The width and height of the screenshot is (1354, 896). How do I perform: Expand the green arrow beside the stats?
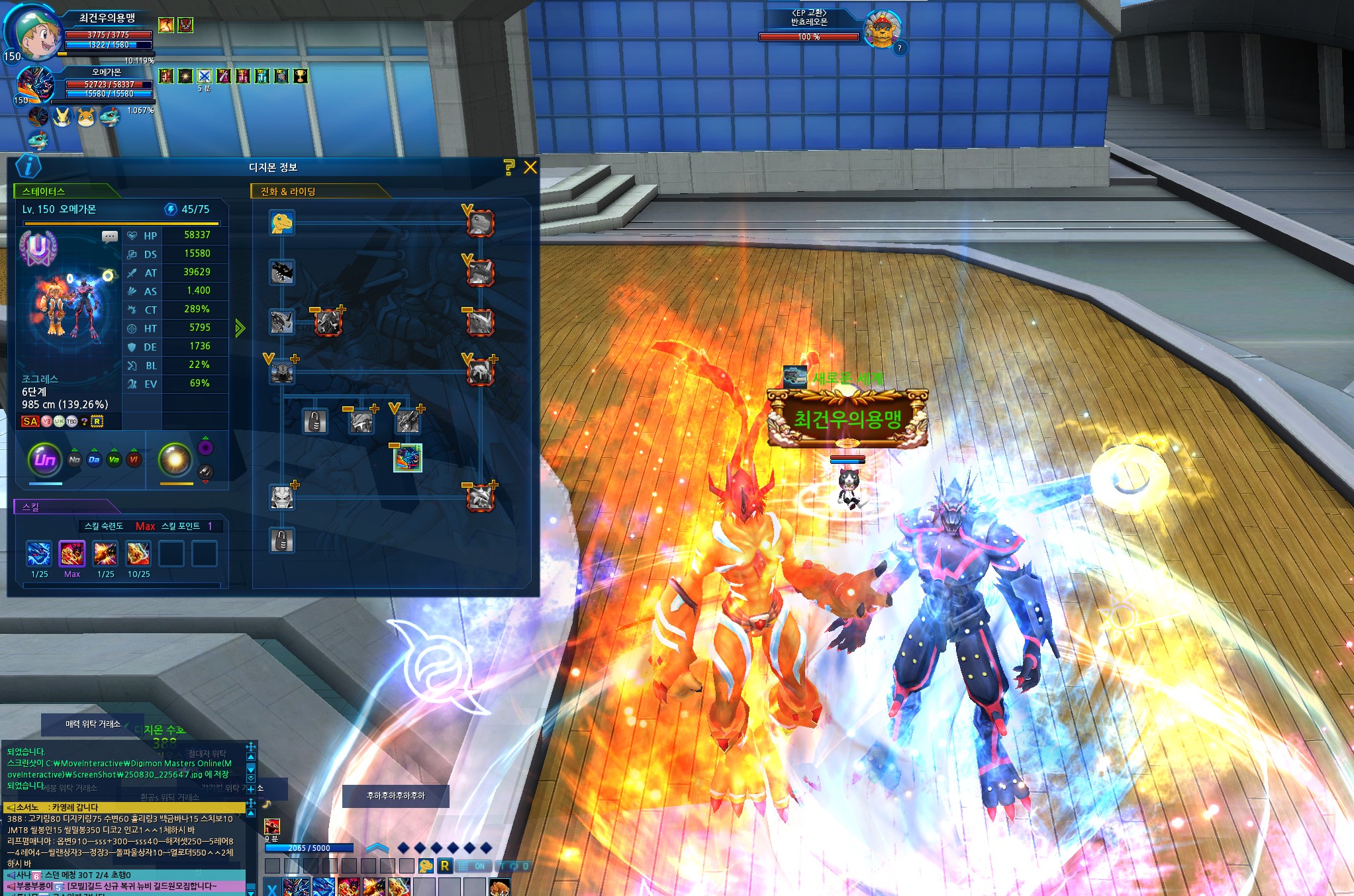(x=240, y=328)
